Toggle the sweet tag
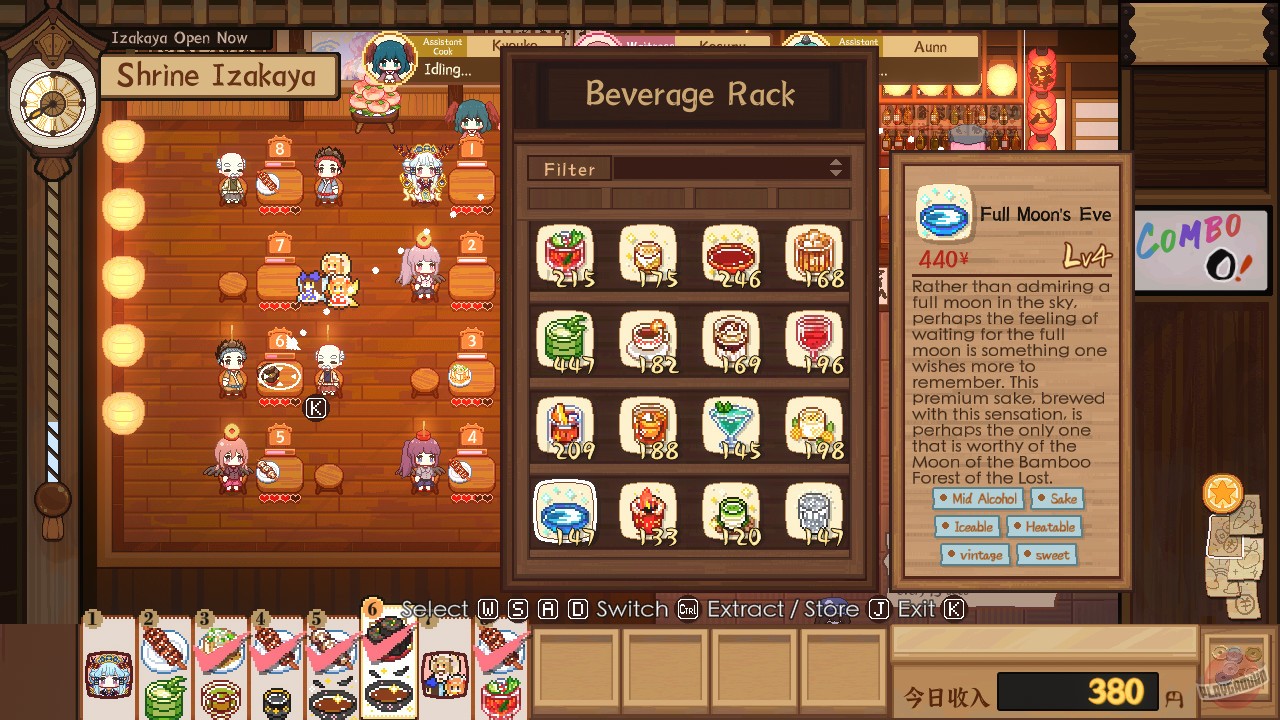The image size is (1280, 720). click(x=1047, y=555)
